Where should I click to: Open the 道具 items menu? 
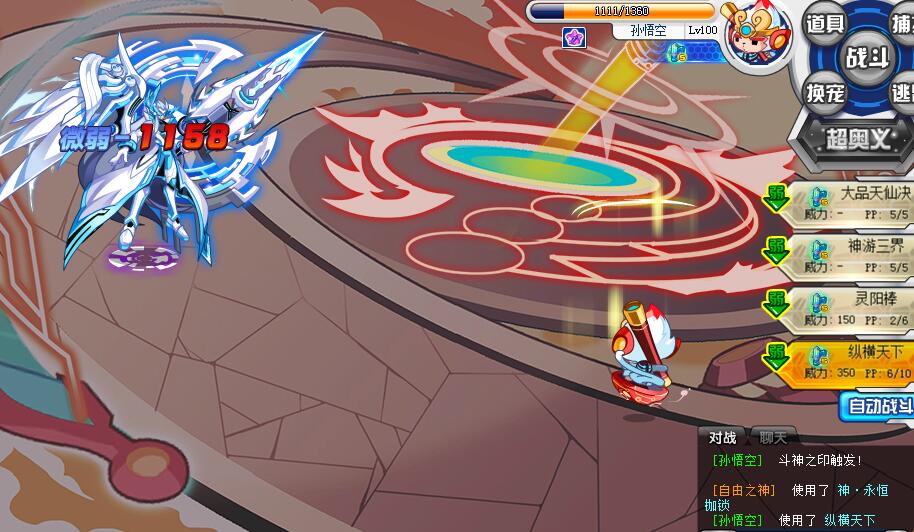pos(826,23)
